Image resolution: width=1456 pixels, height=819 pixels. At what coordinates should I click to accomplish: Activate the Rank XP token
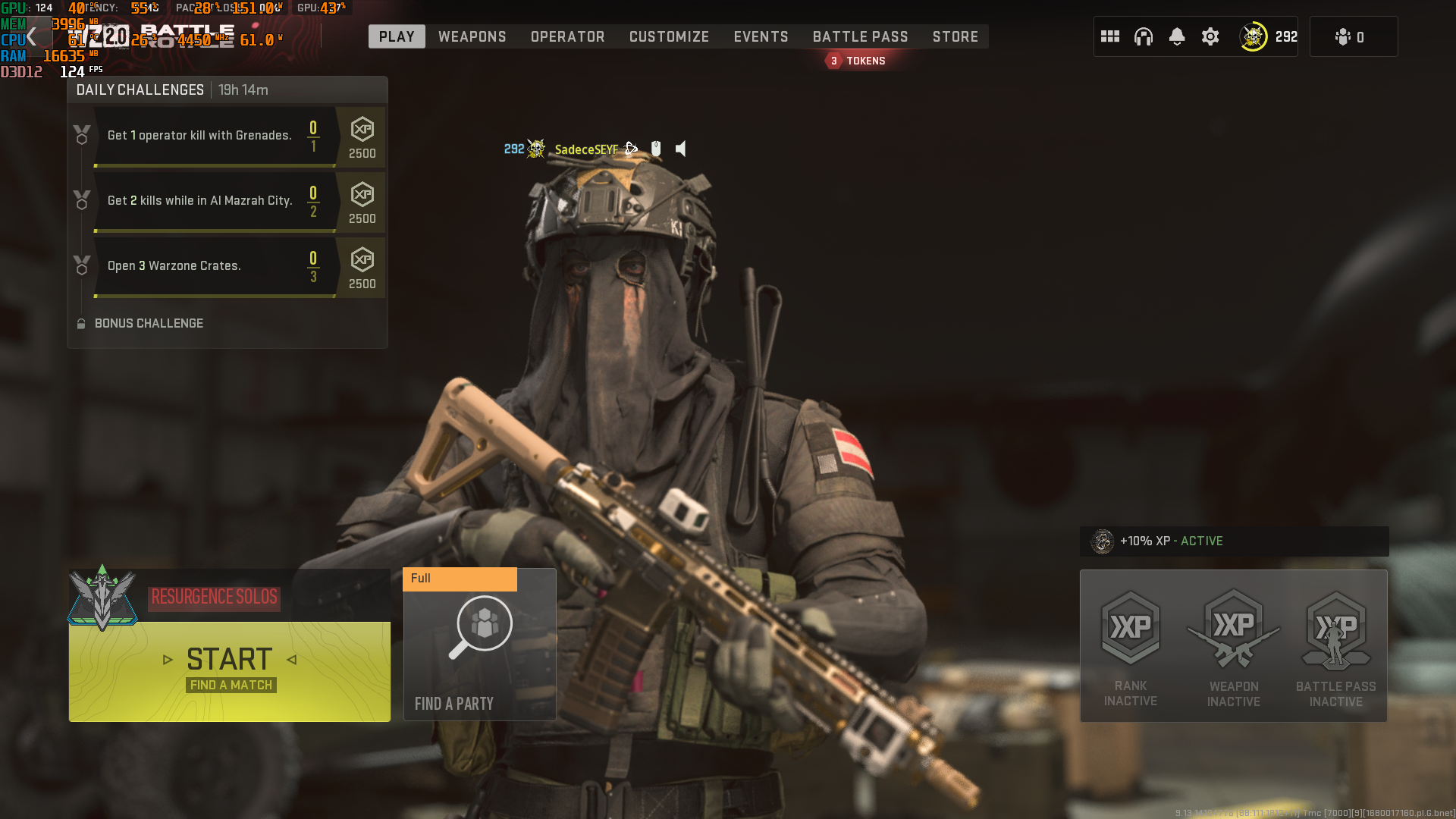(1131, 646)
